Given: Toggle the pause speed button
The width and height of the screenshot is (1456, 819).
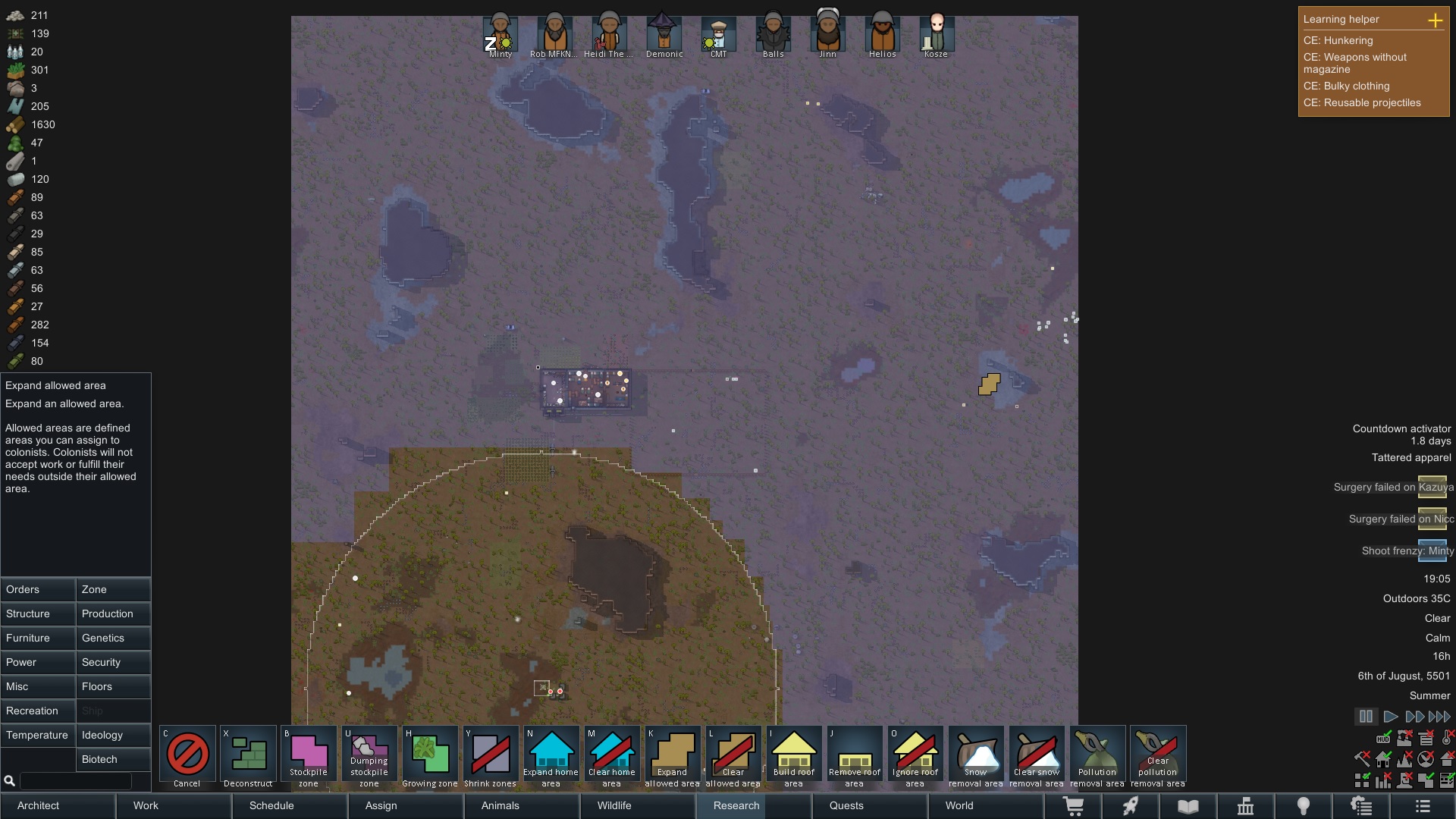Looking at the screenshot, I should coord(1366,717).
